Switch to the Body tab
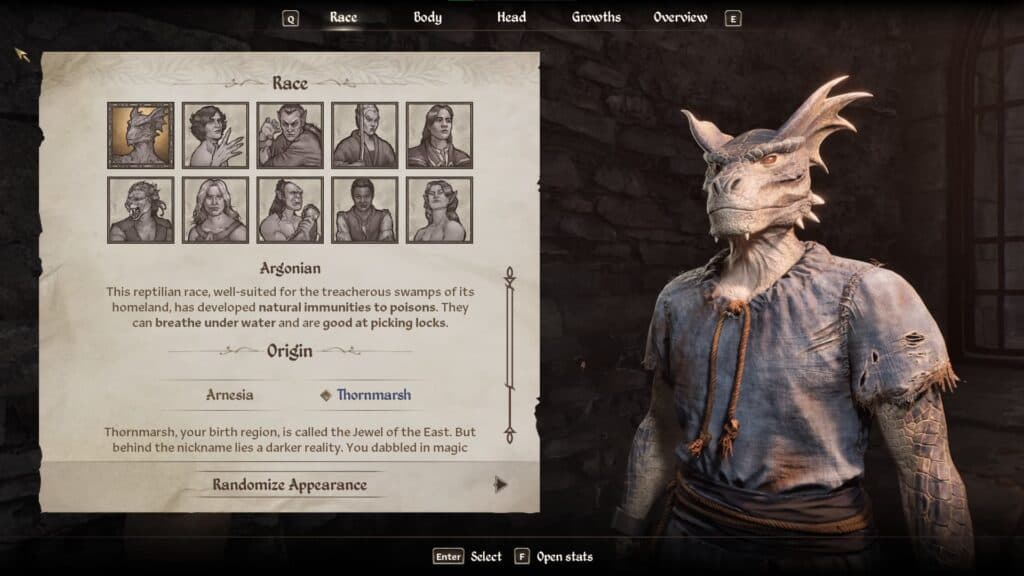This screenshot has height=576, width=1024. [x=428, y=17]
